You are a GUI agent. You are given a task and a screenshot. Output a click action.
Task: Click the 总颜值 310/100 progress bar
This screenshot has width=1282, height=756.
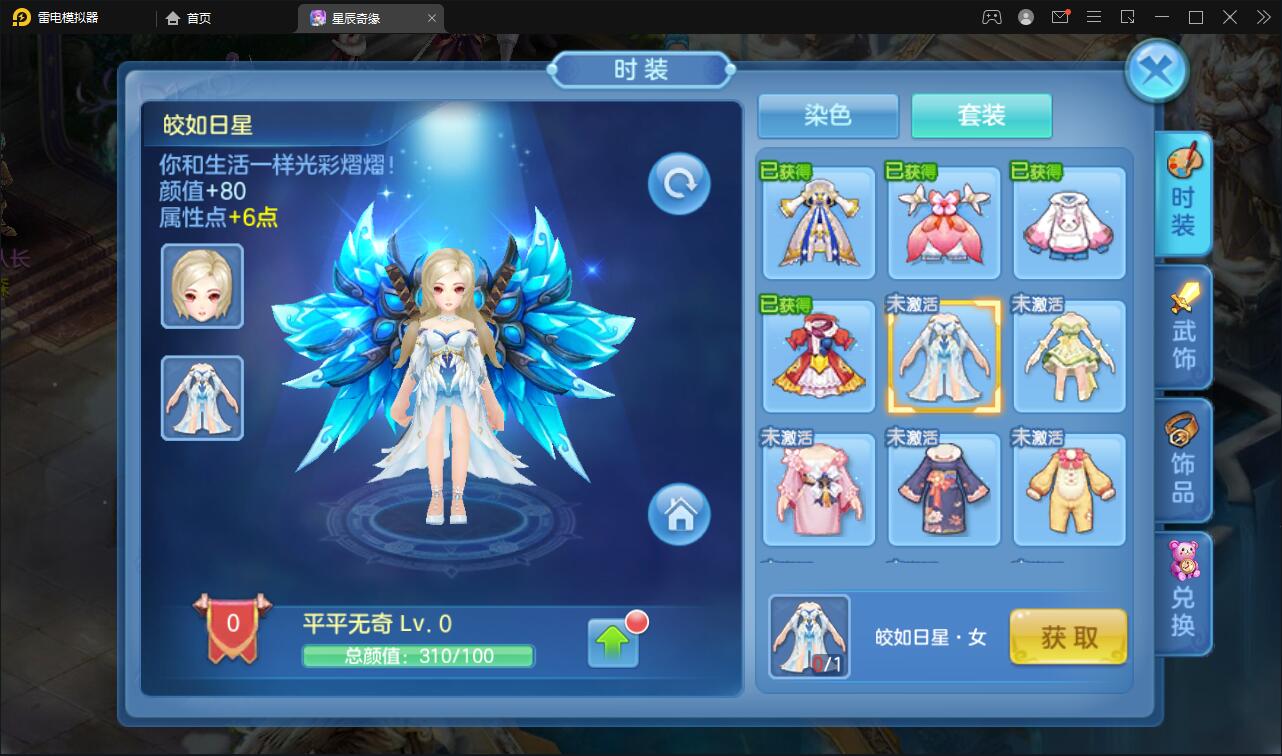419,656
